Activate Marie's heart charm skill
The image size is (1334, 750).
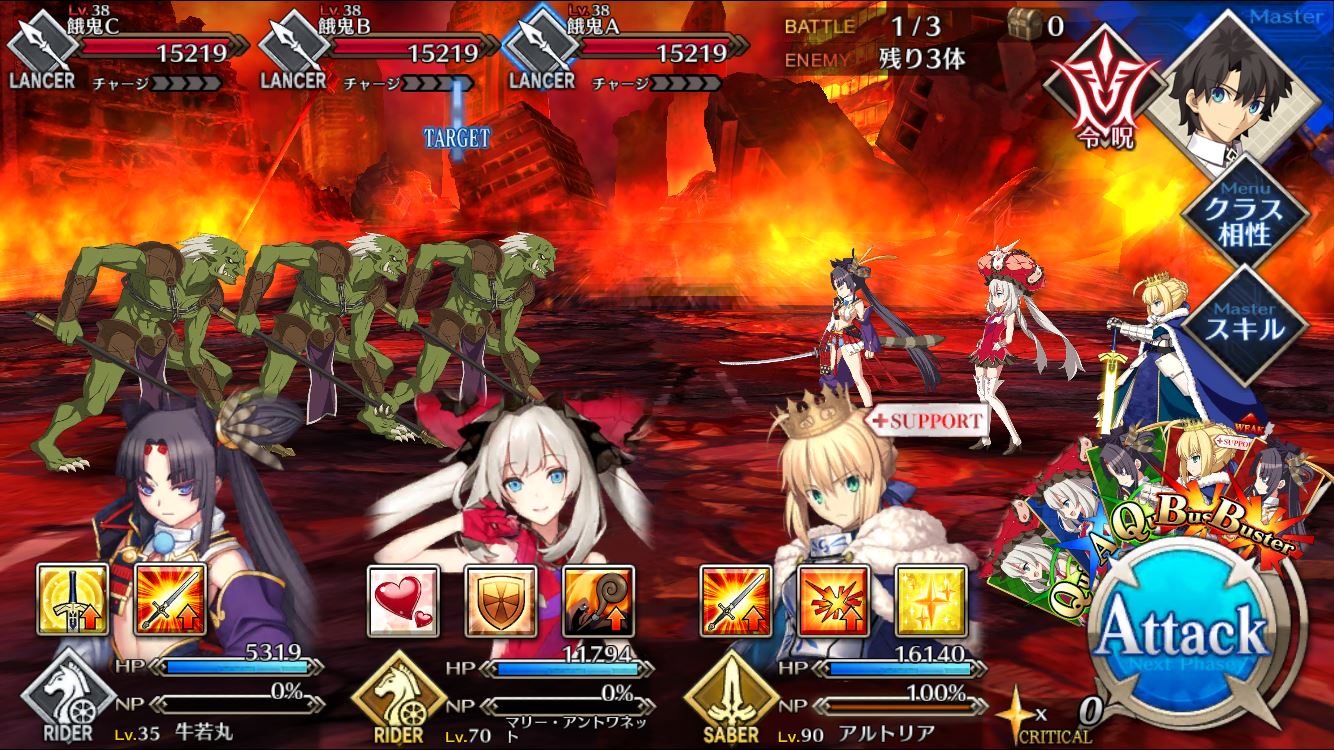pos(403,601)
